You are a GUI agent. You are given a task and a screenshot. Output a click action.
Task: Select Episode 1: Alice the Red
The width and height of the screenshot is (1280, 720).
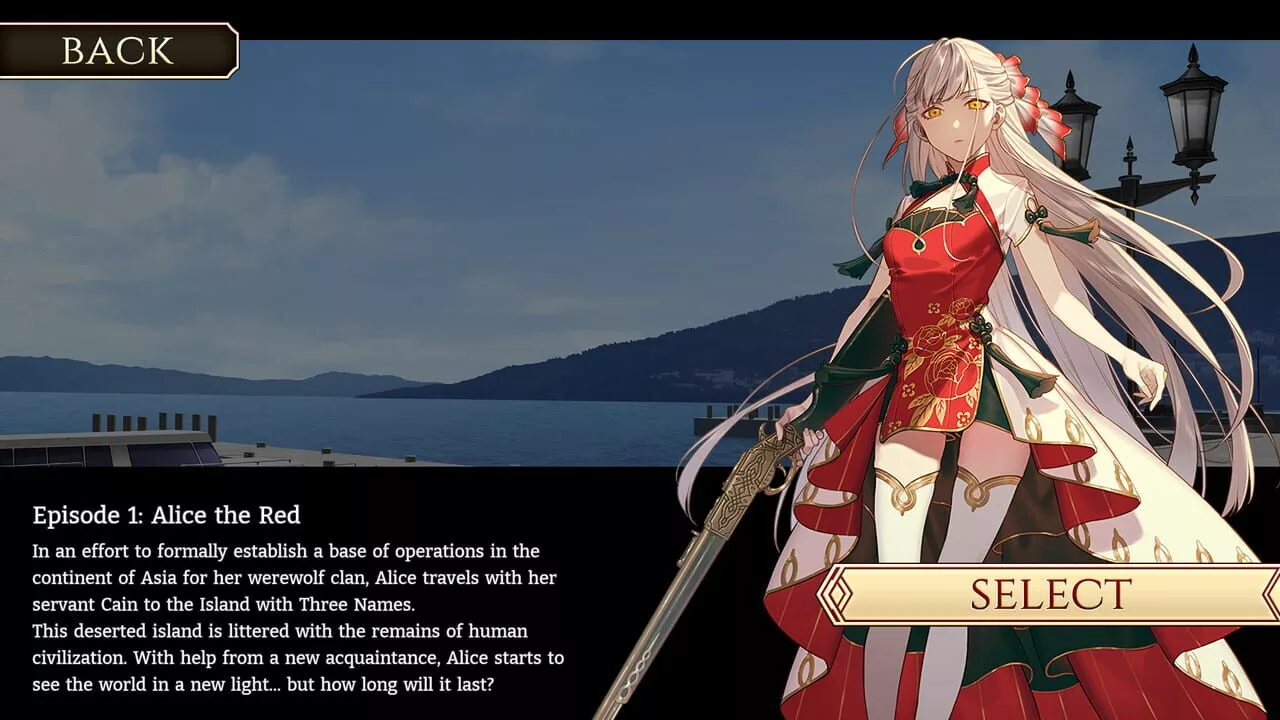click(x=1050, y=594)
